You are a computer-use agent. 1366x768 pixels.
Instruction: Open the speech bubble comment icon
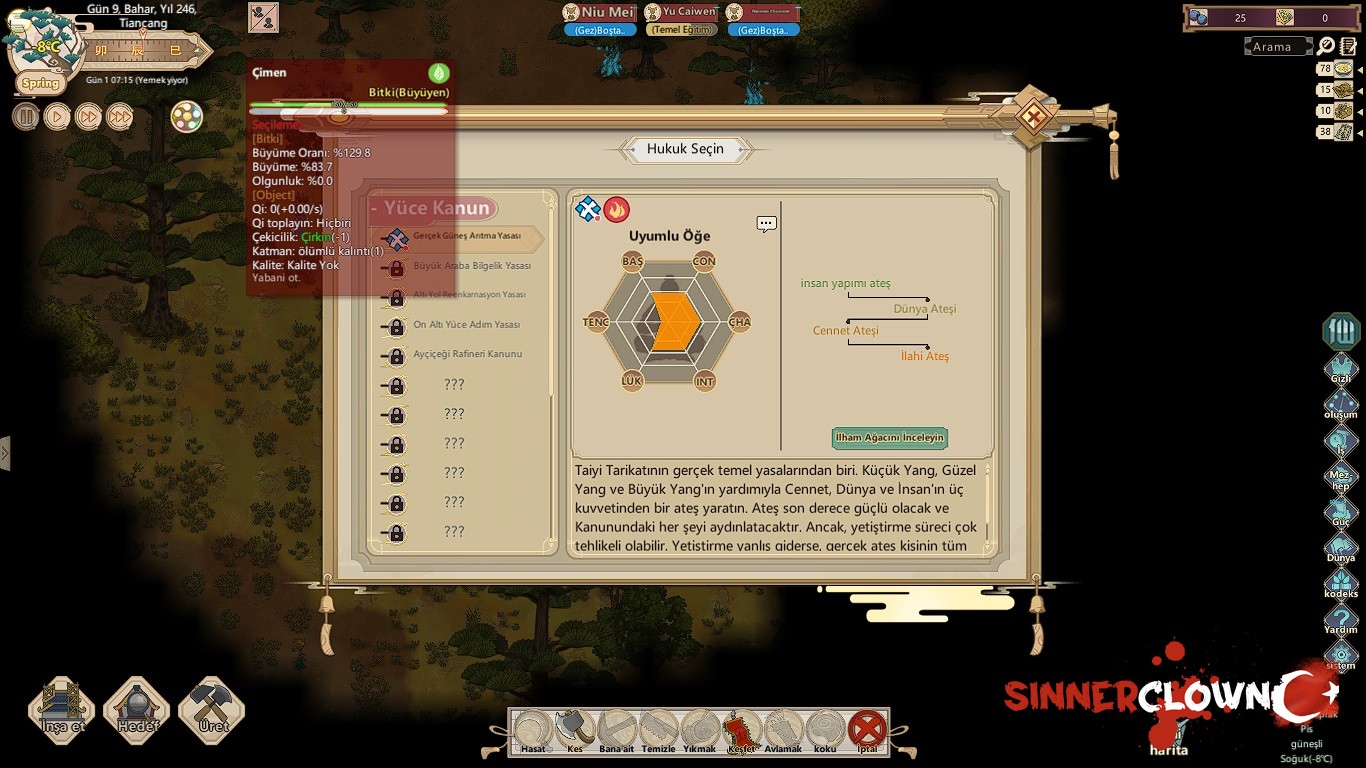(x=767, y=224)
